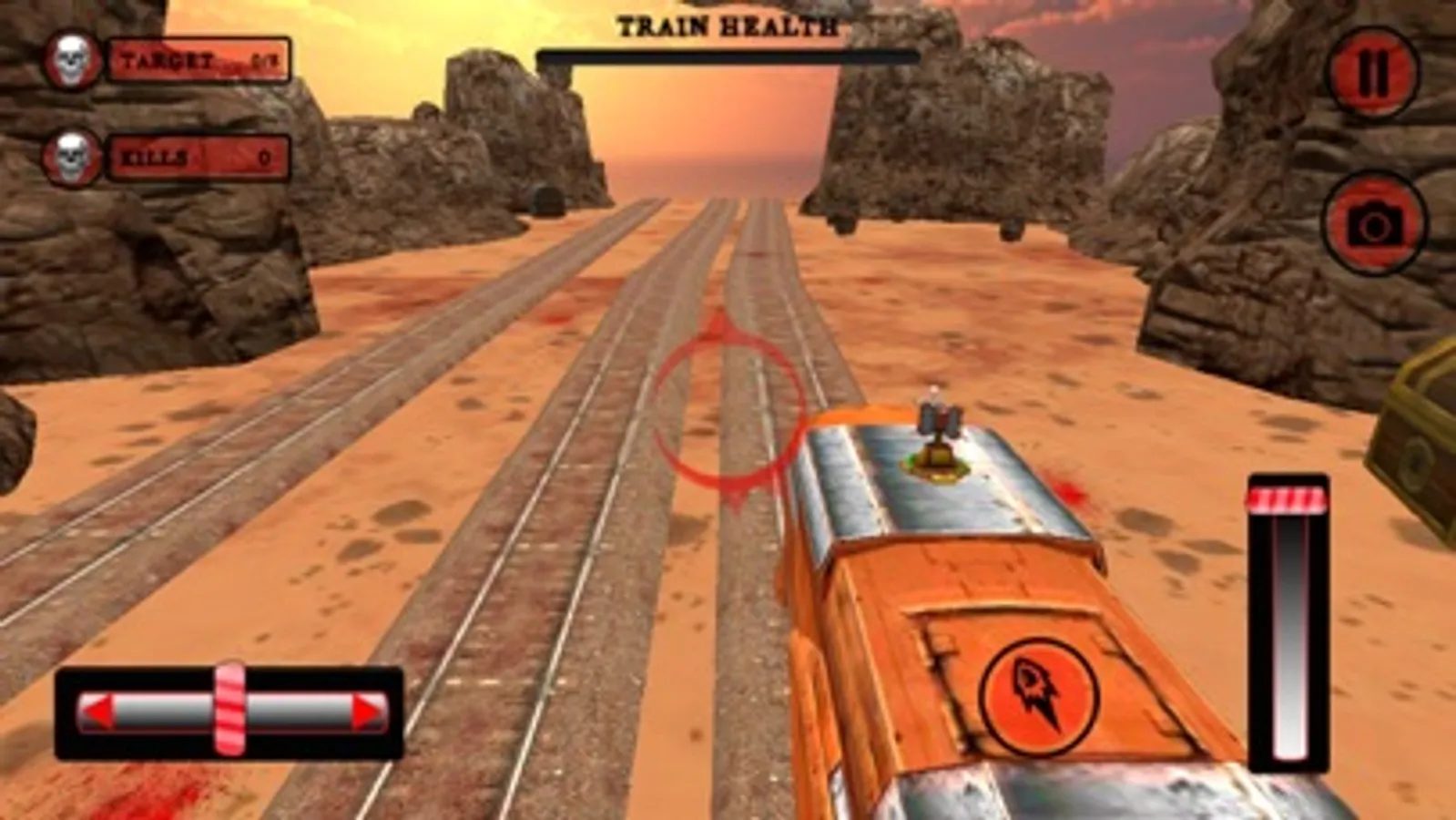
Task: Click the TRAIN HEALTH bar
Action: coord(728,56)
